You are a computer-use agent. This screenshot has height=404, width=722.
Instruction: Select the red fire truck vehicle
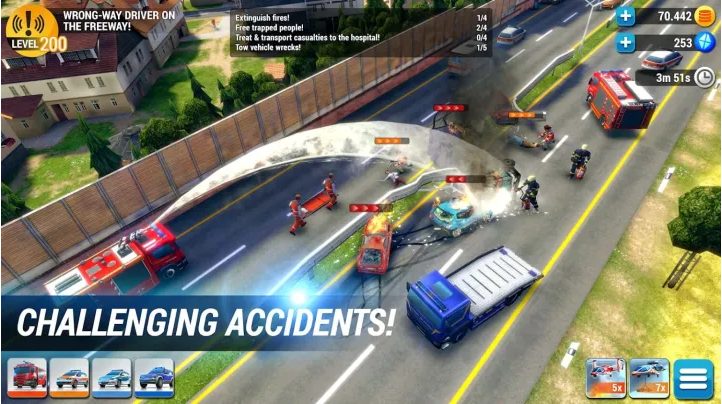click(27, 378)
